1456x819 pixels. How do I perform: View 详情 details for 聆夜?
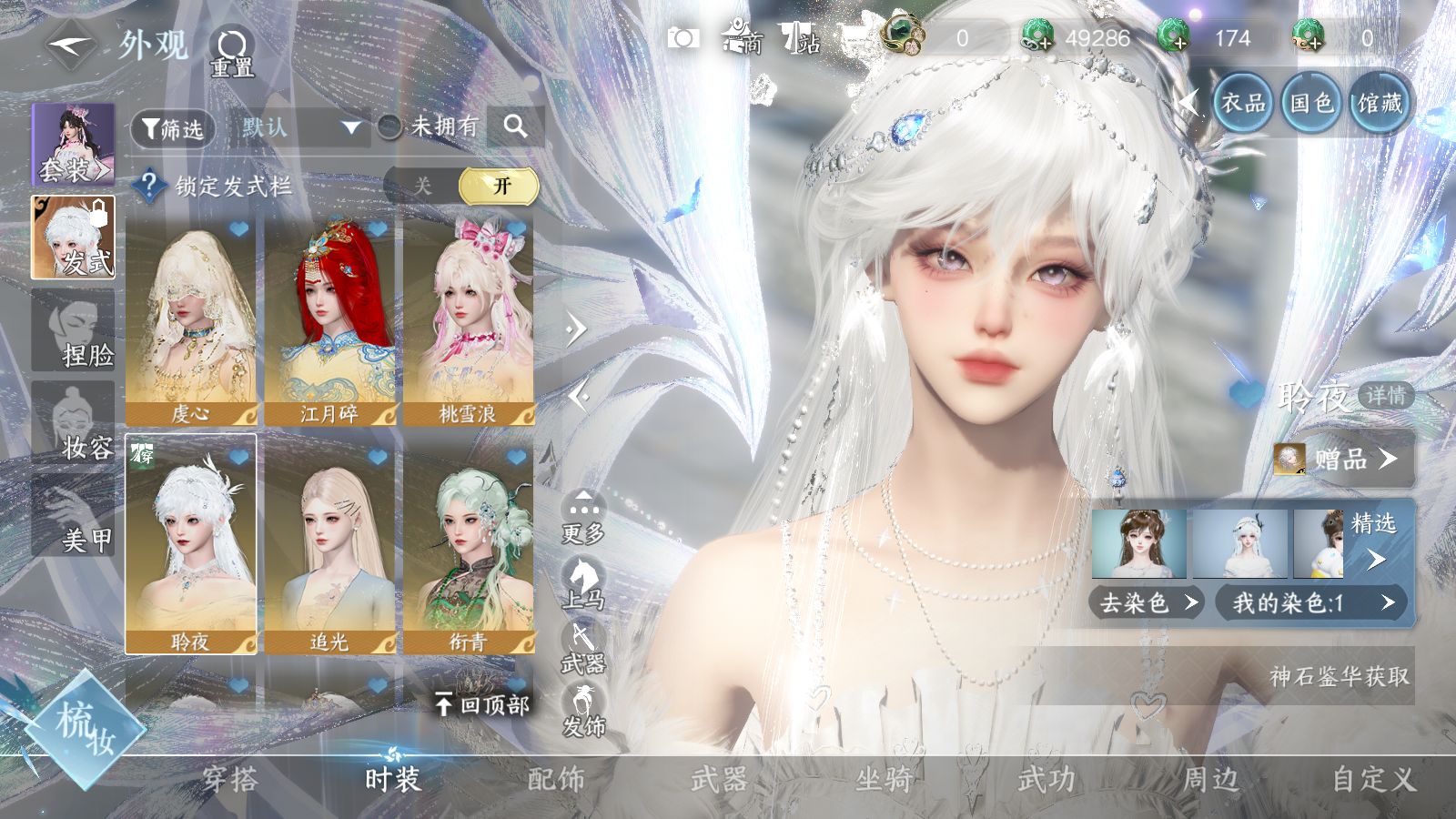click(x=1386, y=396)
